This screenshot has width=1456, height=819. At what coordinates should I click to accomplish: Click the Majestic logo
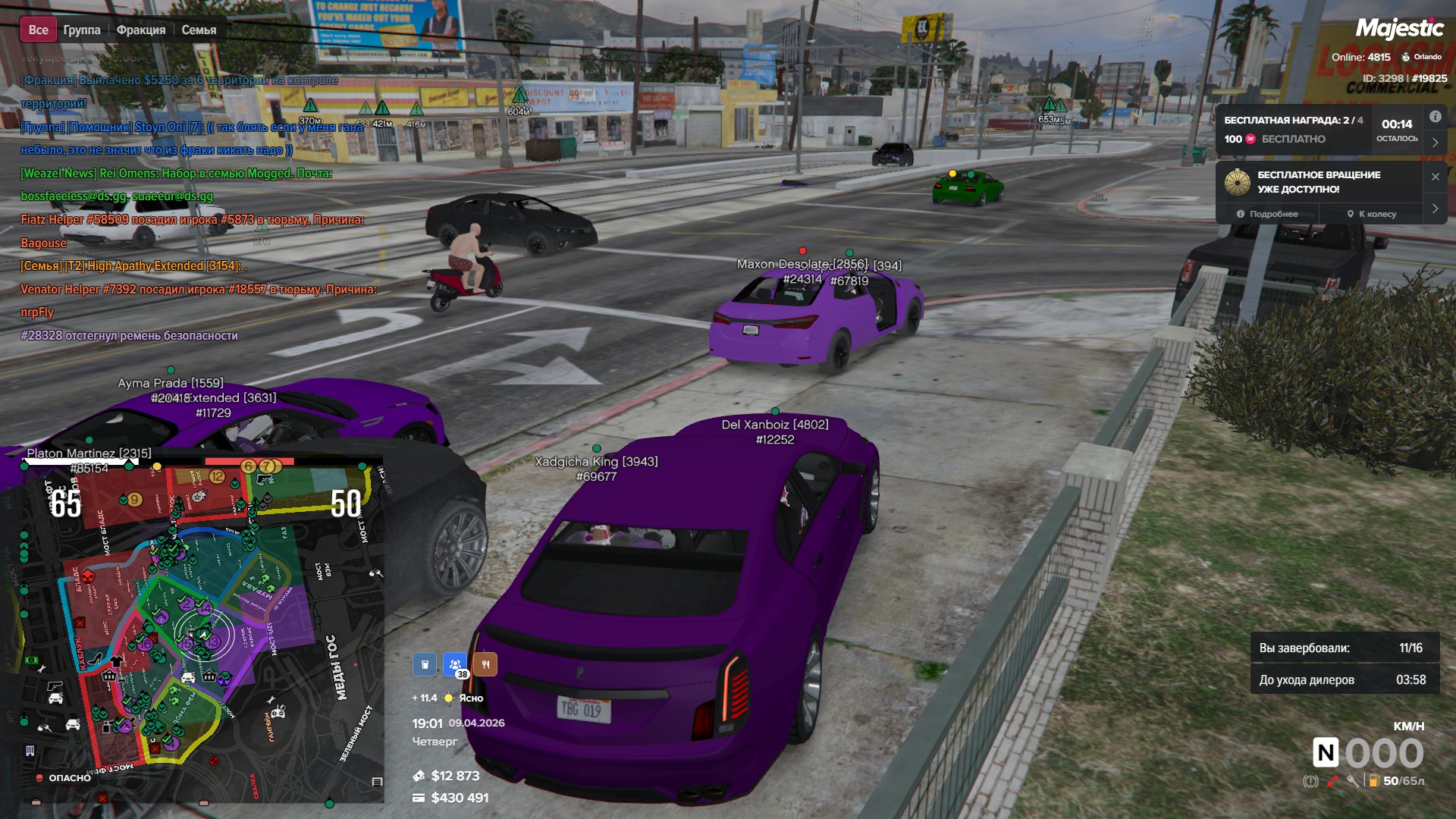click(x=1399, y=29)
